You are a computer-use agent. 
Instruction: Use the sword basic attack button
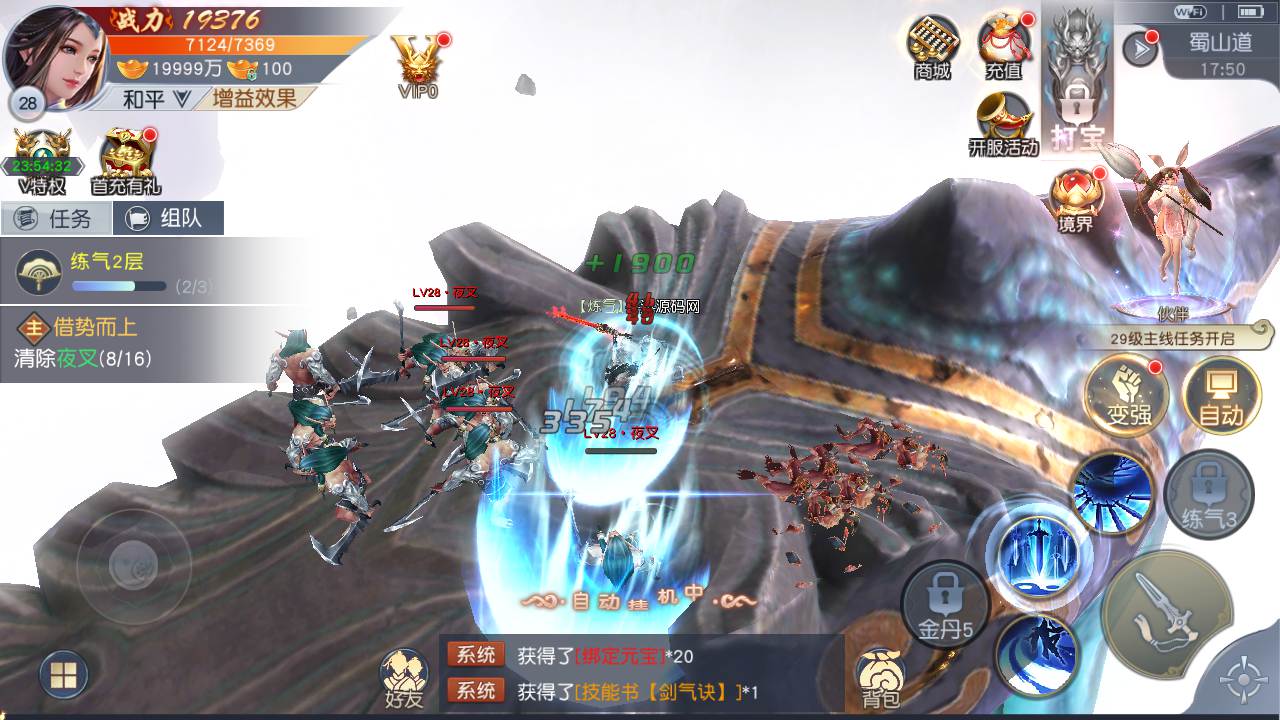coord(1166,614)
